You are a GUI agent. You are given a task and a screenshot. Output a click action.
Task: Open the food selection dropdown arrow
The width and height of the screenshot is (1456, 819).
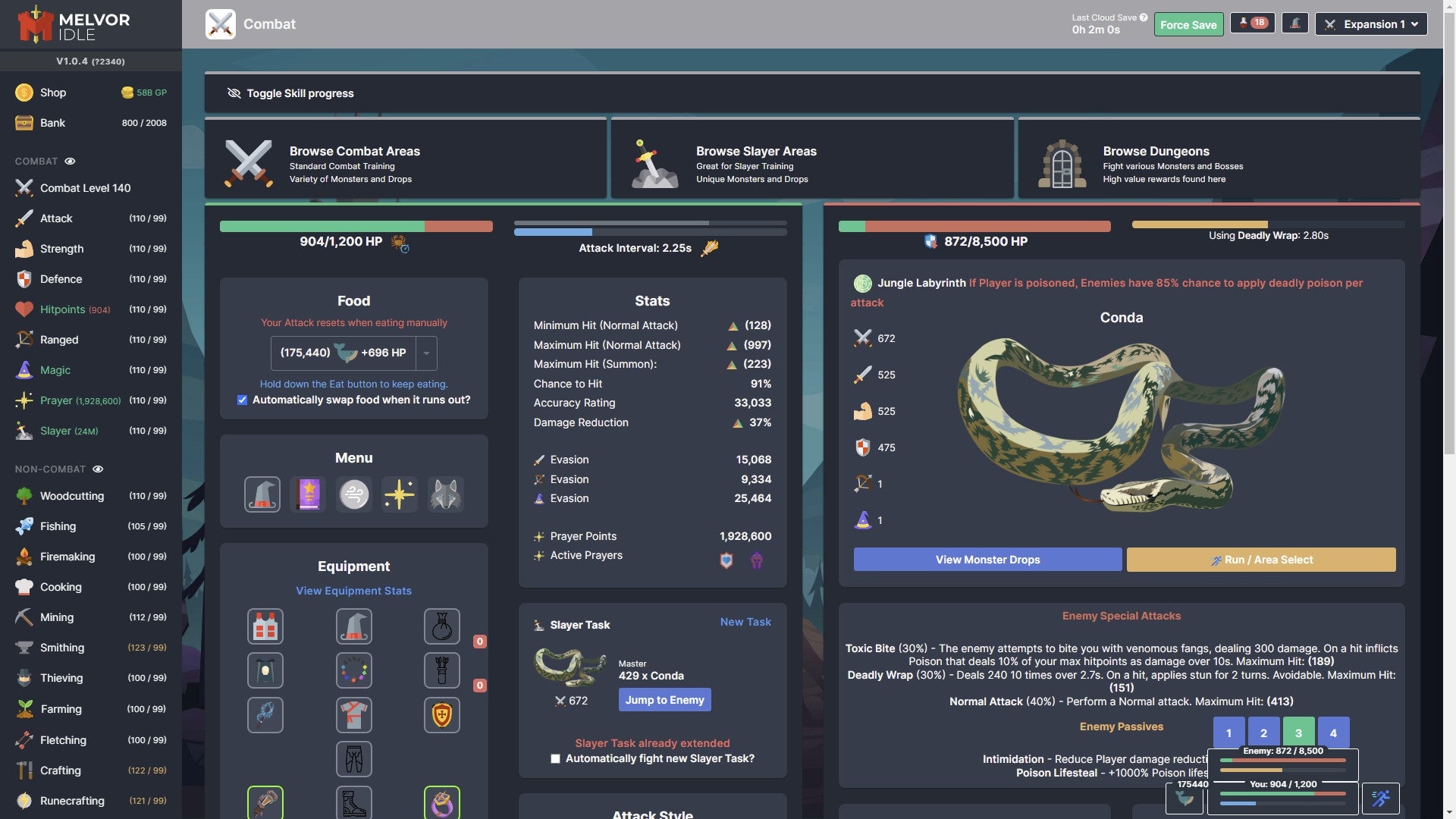[x=425, y=353]
